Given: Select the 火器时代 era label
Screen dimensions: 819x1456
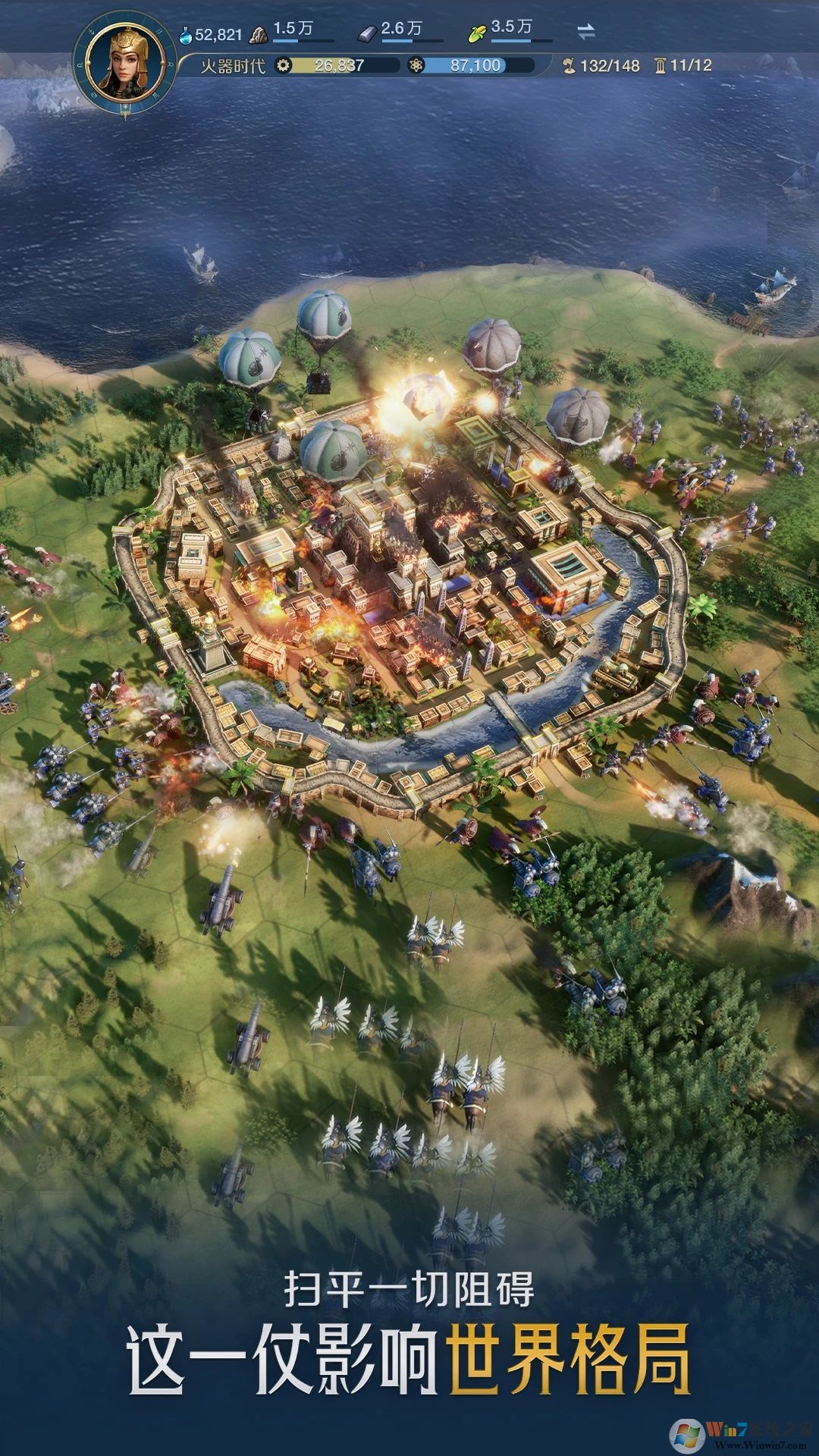Looking at the screenshot, I should tap(233, 66).
